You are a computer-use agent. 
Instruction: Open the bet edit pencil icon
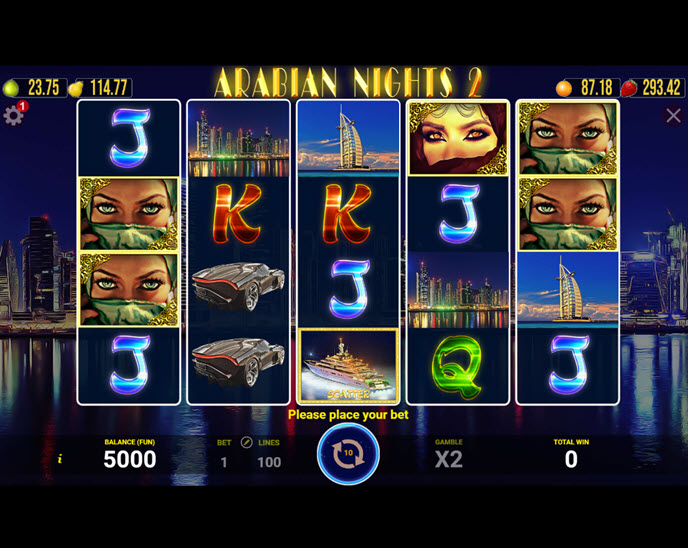[246, 442]
